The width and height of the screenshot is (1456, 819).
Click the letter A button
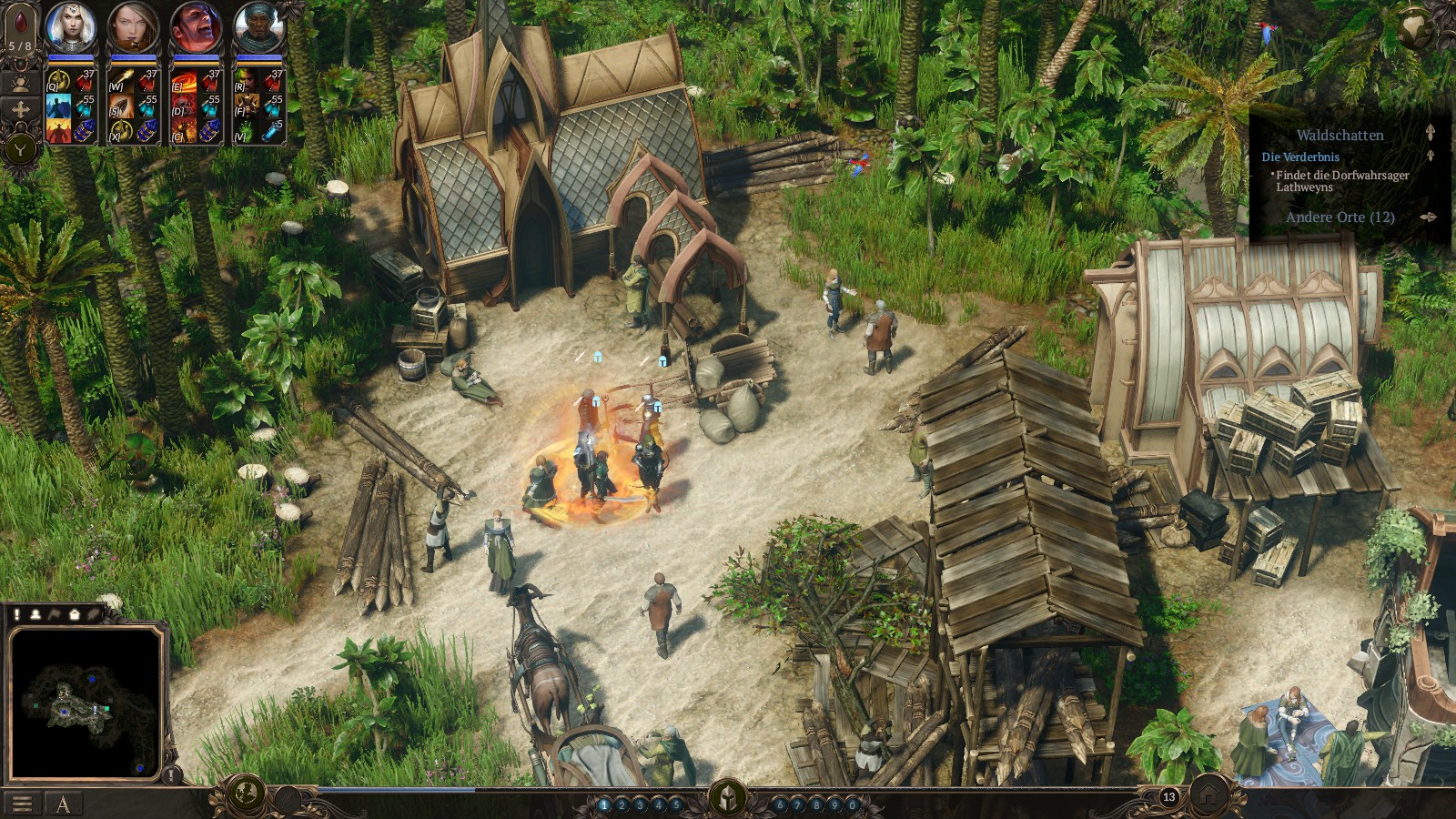pos(63,804)
